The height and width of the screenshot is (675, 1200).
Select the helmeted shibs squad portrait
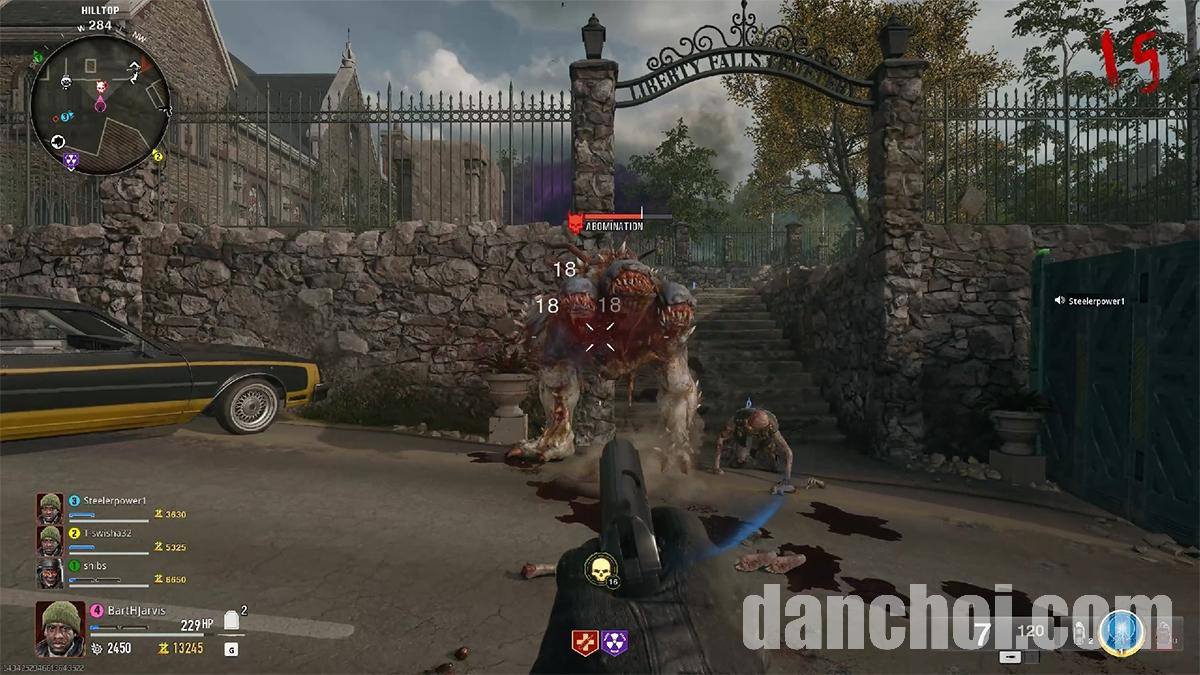(50, 573)
